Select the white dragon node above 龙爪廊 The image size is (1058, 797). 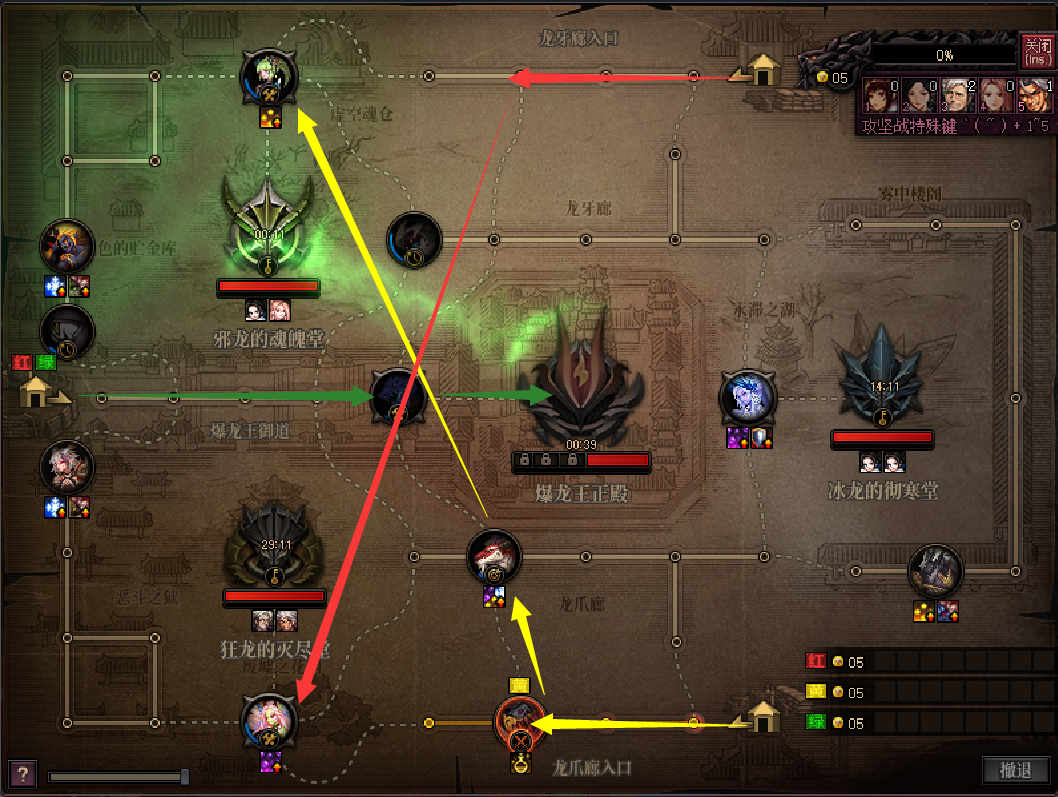[494, 557]
